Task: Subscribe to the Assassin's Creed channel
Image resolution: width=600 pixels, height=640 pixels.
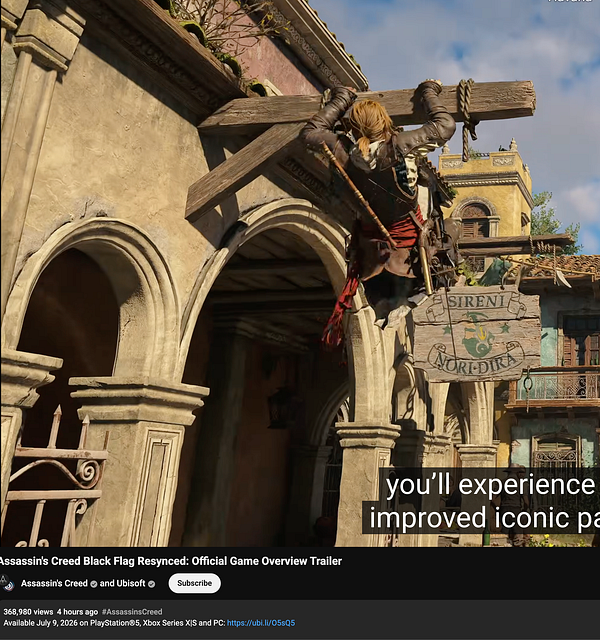Action: pos(194,583)
